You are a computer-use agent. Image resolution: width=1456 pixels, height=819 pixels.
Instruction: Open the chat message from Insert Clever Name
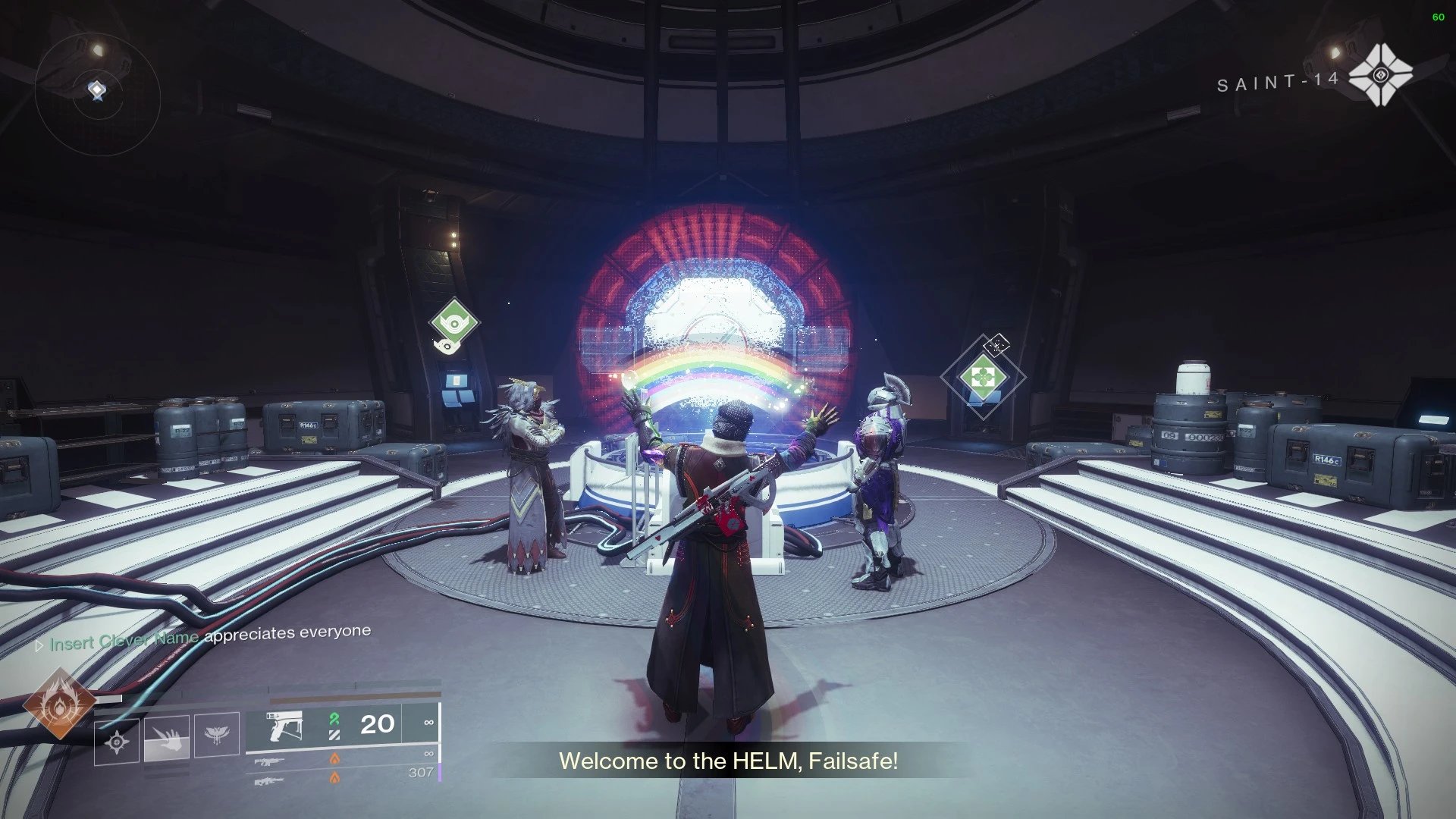click(209, 638)
